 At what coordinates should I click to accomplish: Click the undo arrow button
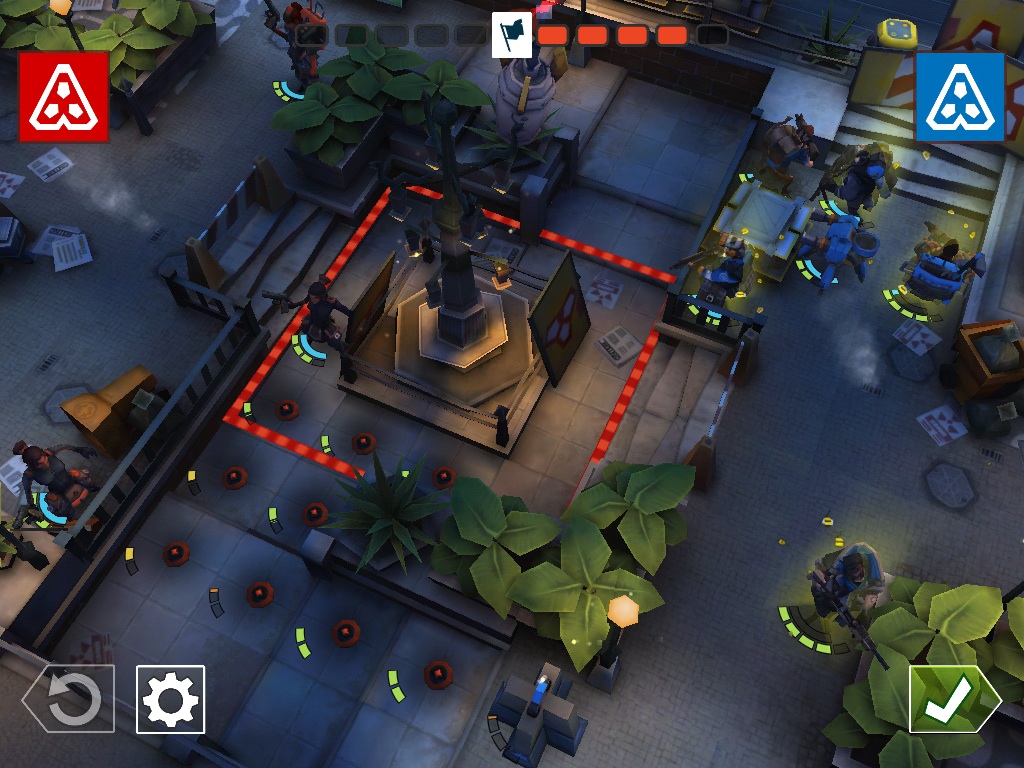pyautogui.click(x=69, y=699)
